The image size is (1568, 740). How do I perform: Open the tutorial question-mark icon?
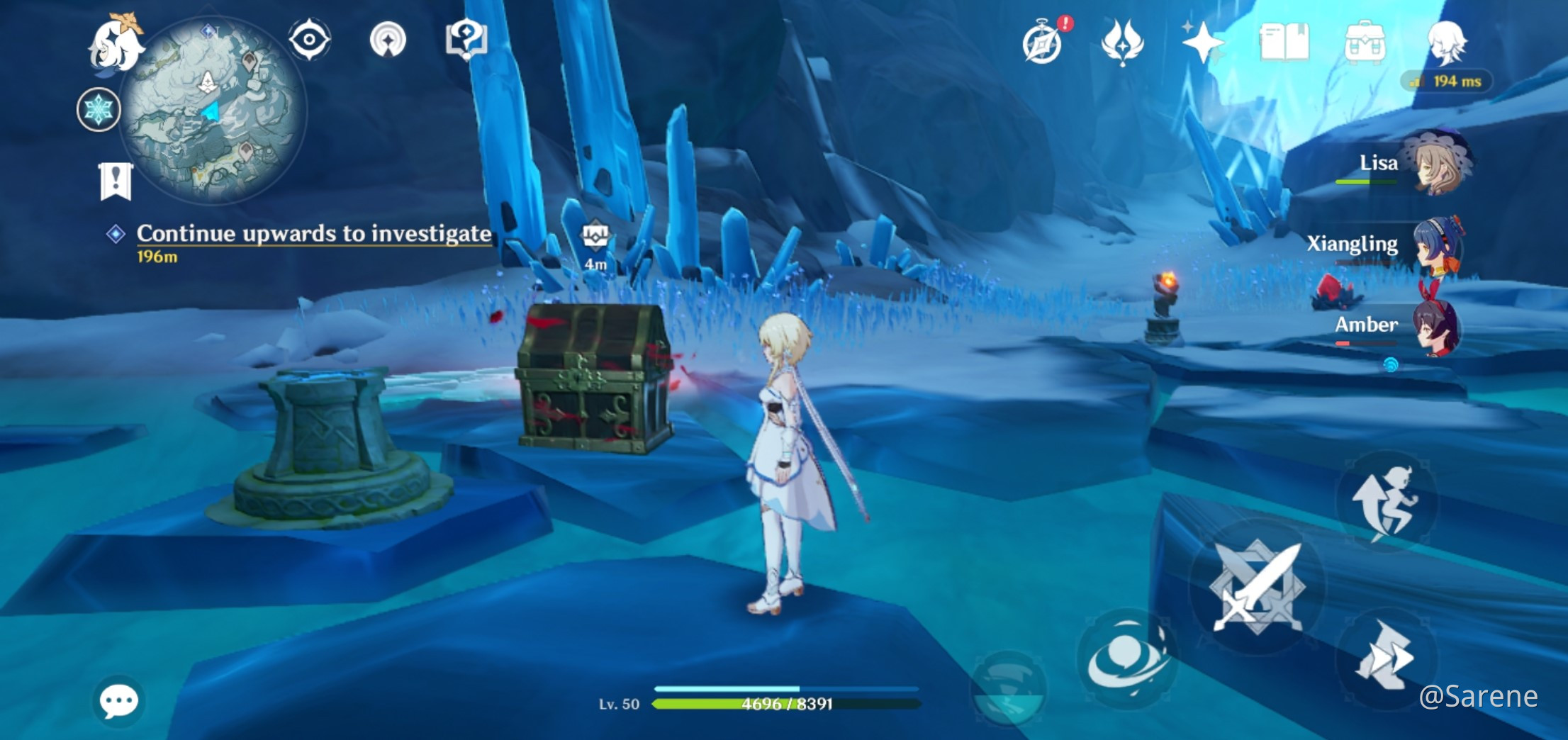(x=466, y=40)
